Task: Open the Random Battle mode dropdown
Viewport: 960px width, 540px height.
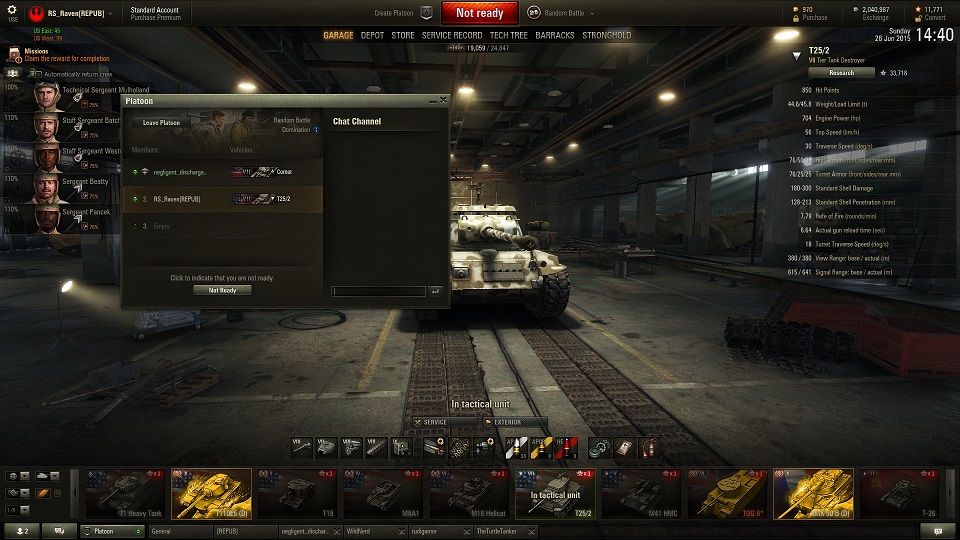Action: pos(566,13)
